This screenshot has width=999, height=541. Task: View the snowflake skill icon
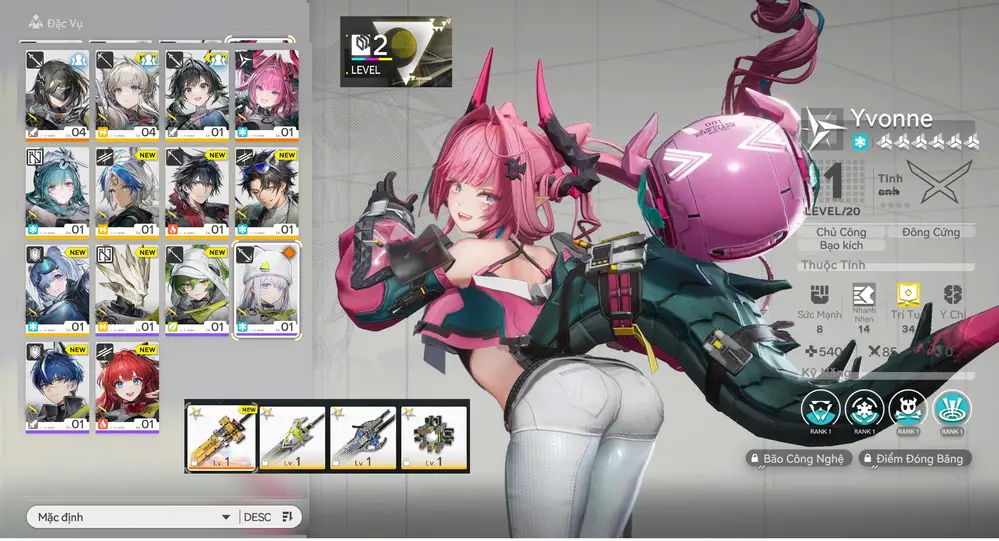click(862, 408)
